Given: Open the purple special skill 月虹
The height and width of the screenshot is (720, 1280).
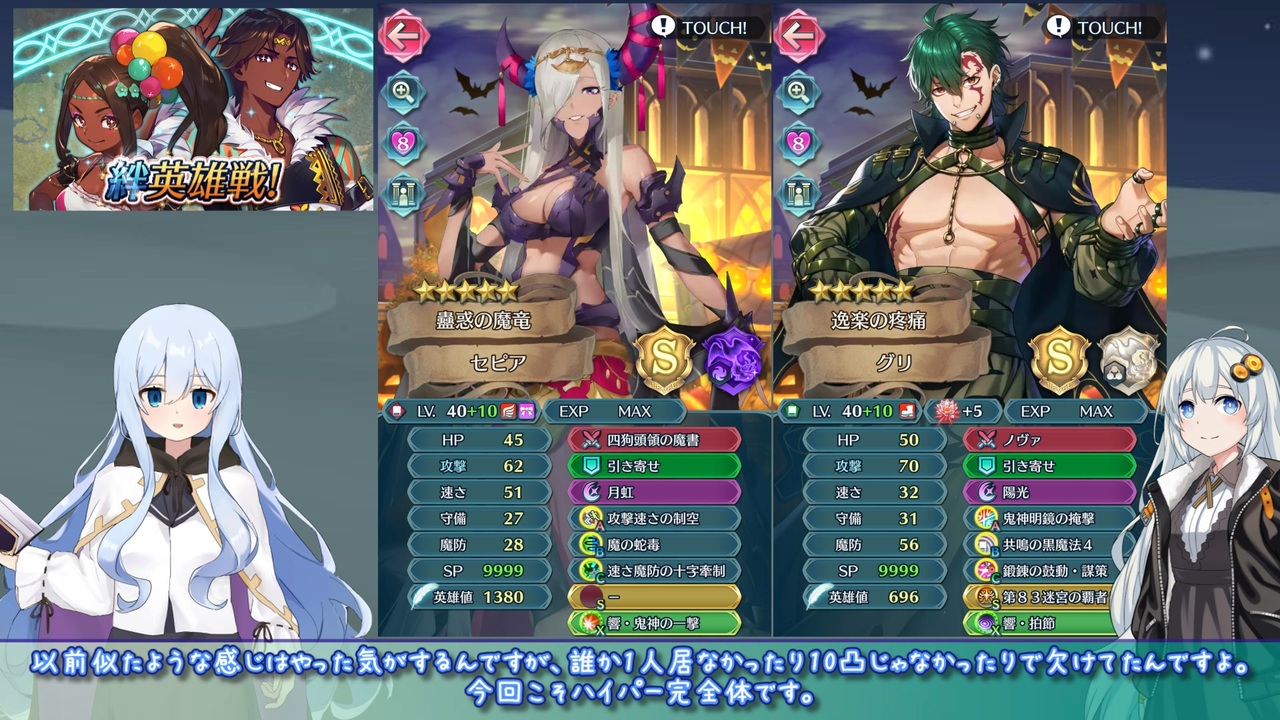Looking at the screenshot, I should click(655, 491).
